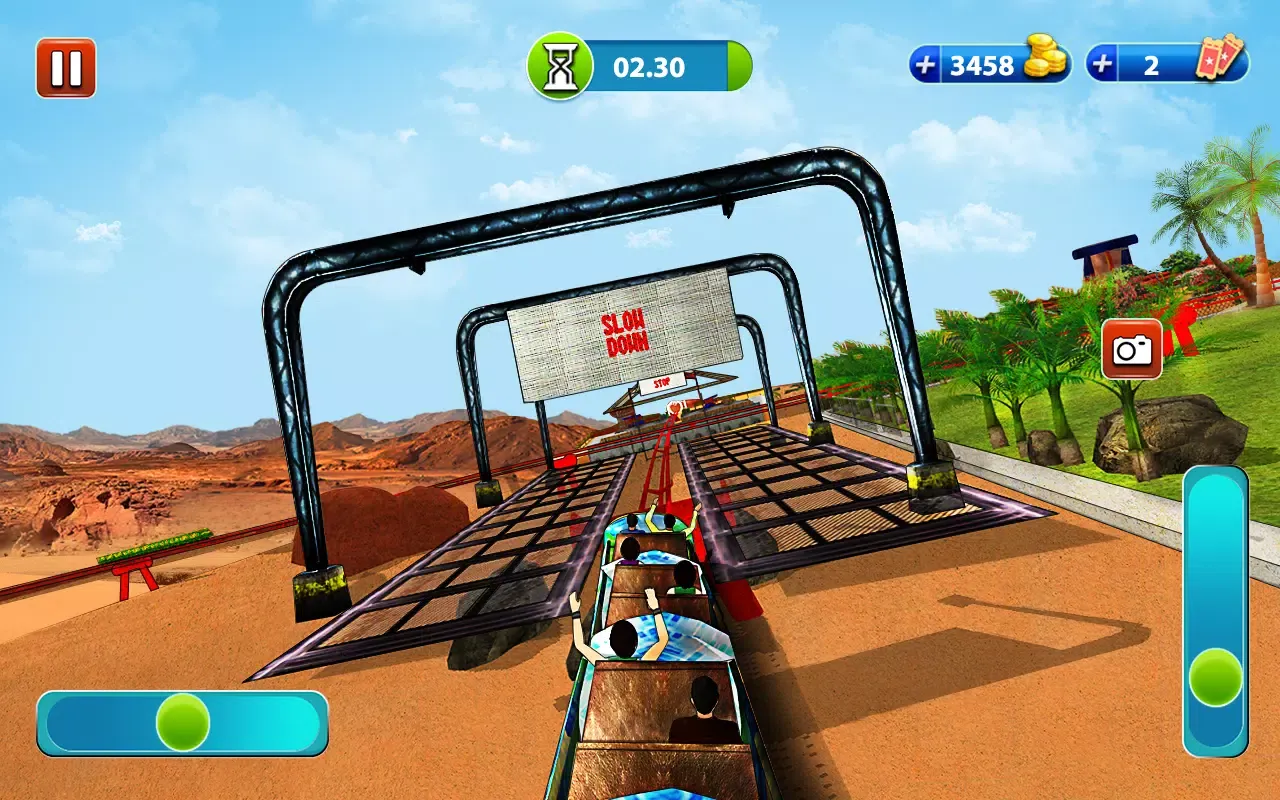The height and width of the screenshot is (800, 1280).
Task: Click the green knob on the horizontal slider
Action: [183, 722]
